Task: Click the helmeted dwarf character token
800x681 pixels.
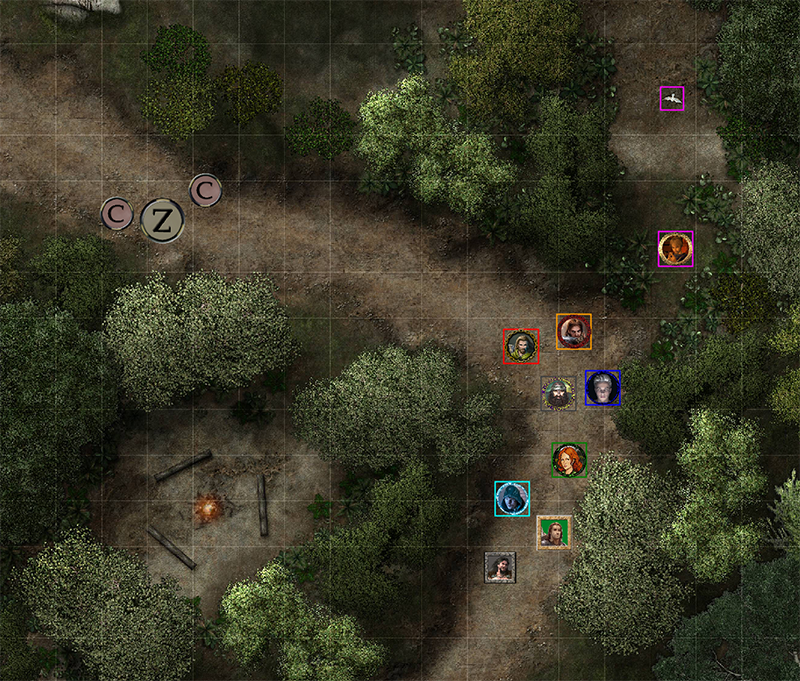Action: click(x=558, y=394)
